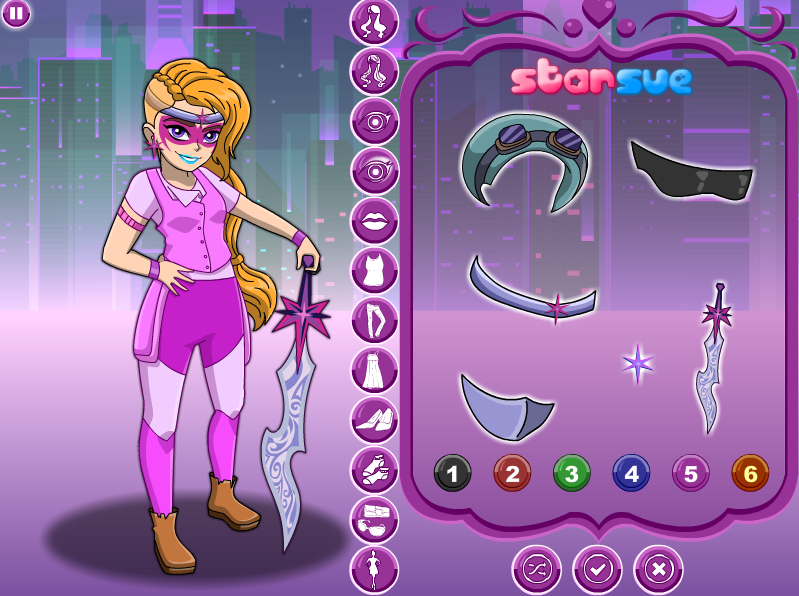
Task: Open the dress category
Action: coord(374,370)
